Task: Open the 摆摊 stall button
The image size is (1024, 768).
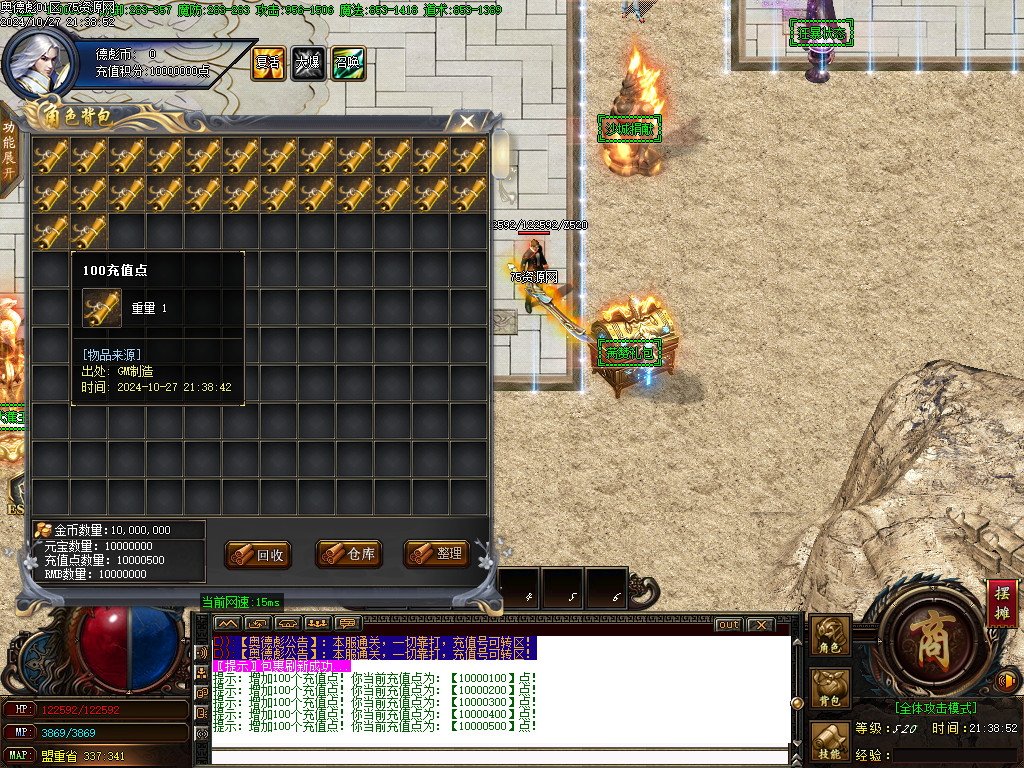Action: coord(1002,603)
